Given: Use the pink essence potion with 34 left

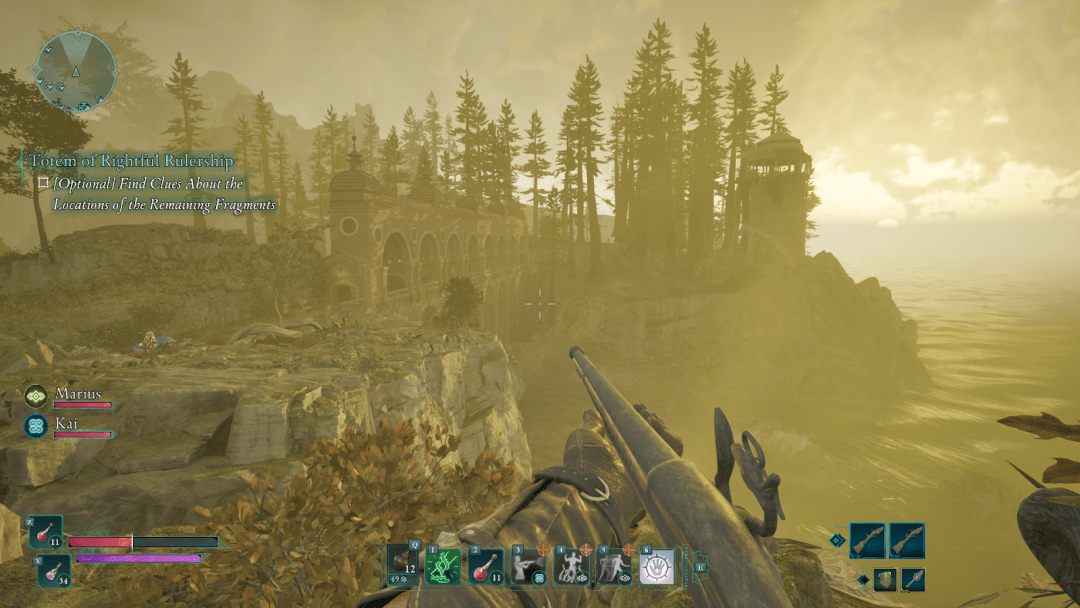Looking at the screenshot, I should pyautogui.click(x=53, y=570).
